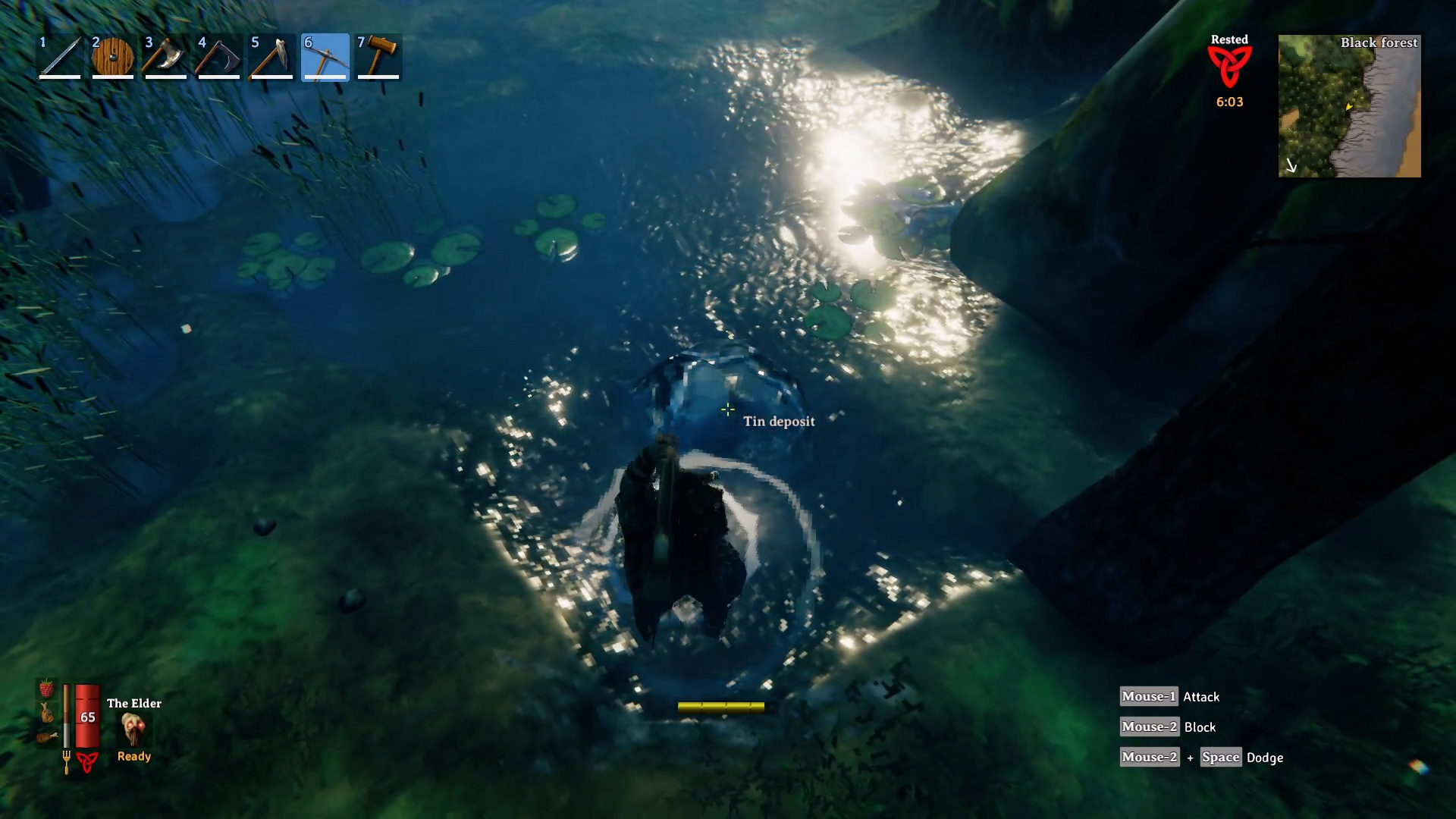Choose the axe in hotbar slot 3
Screen dimensions: 1456x819
pyautogui.click(x=166, y=57)
